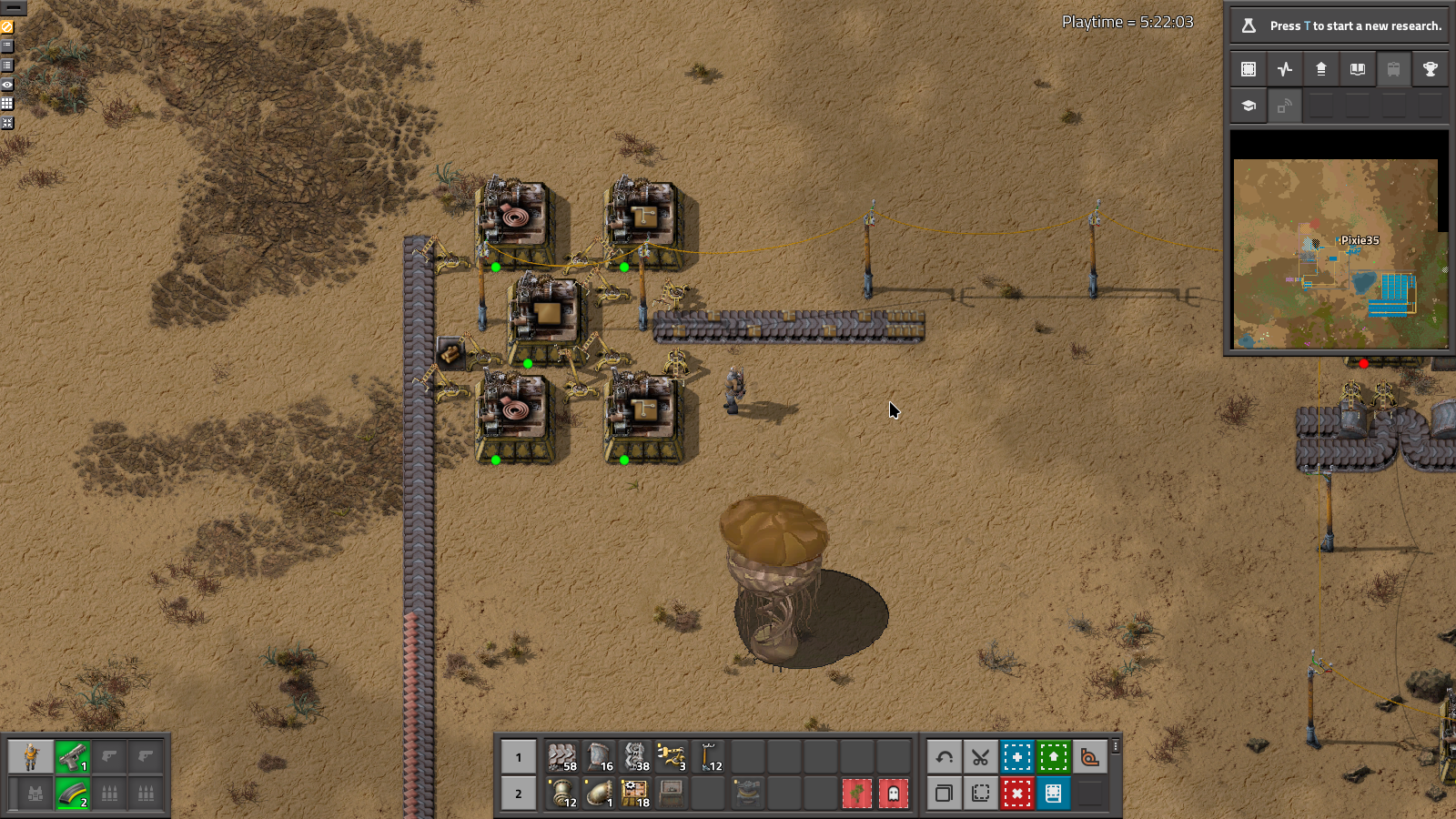The height and width of the screenshot is (819, 1456).
Task: Select the pipe slot with 12
Action: pos(562,794)
